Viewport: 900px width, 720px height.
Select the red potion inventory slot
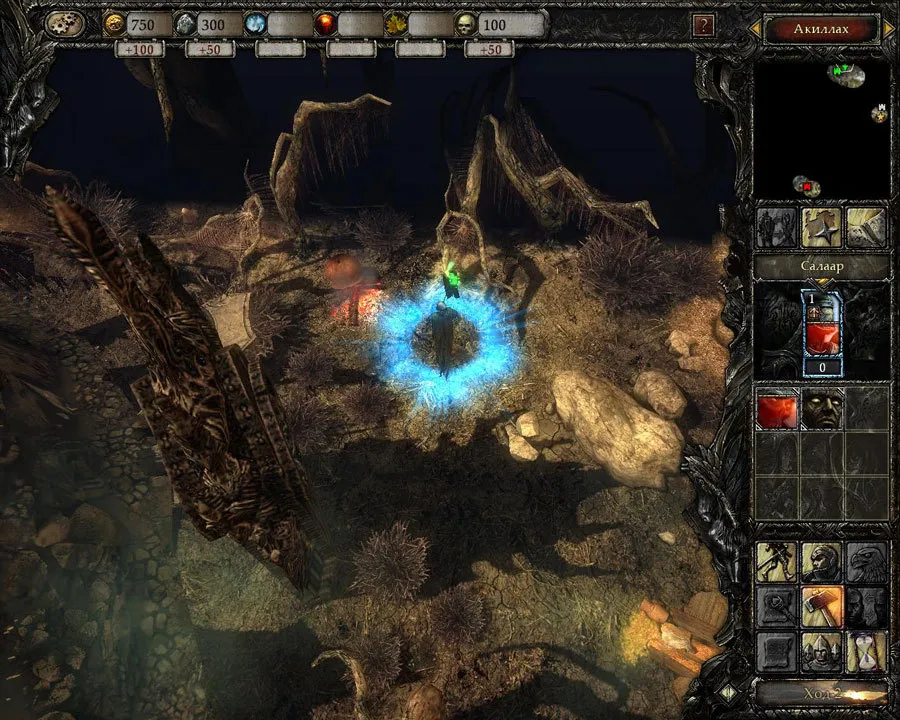[777, 409]
